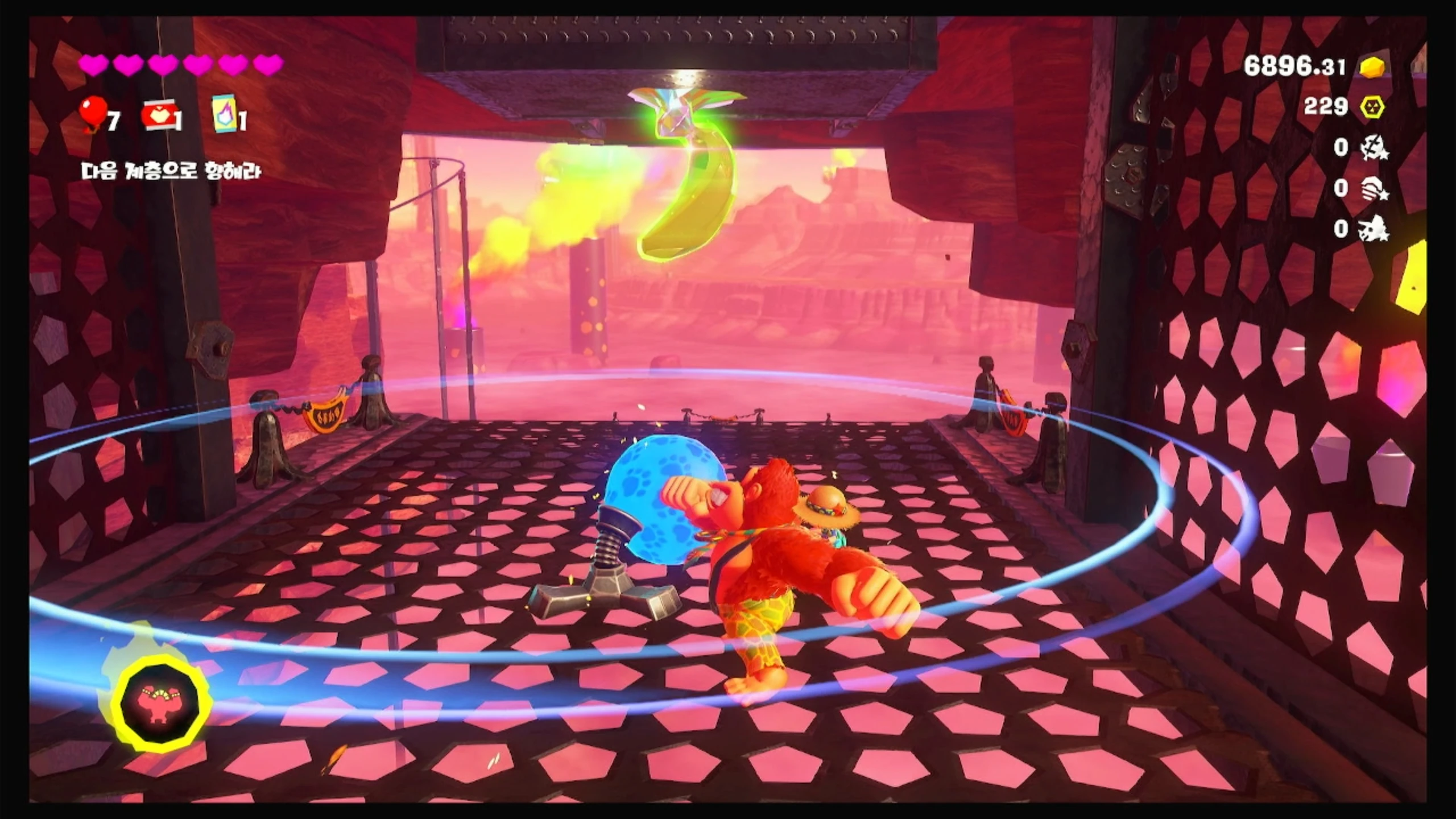Select the yellow flame juice can icon
The height and width of the screenshot is (819, 1456).
tap(224, 114)
